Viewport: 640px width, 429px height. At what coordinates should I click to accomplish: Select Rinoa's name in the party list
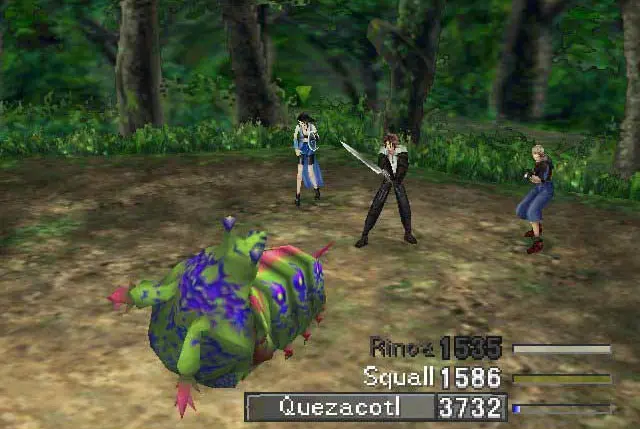402,348
